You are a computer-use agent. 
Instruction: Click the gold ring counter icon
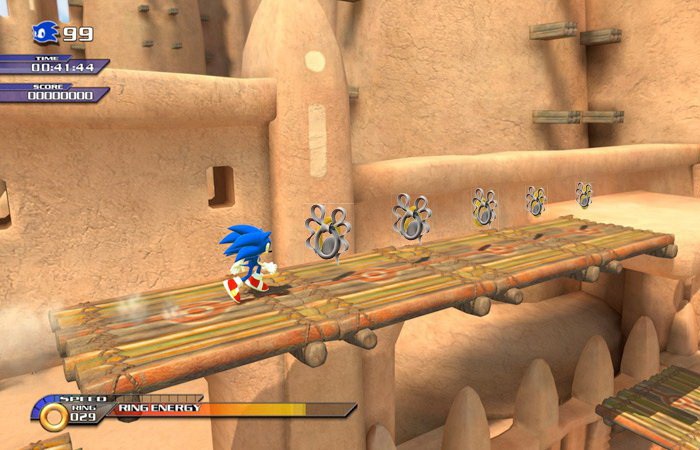(53, 416)
